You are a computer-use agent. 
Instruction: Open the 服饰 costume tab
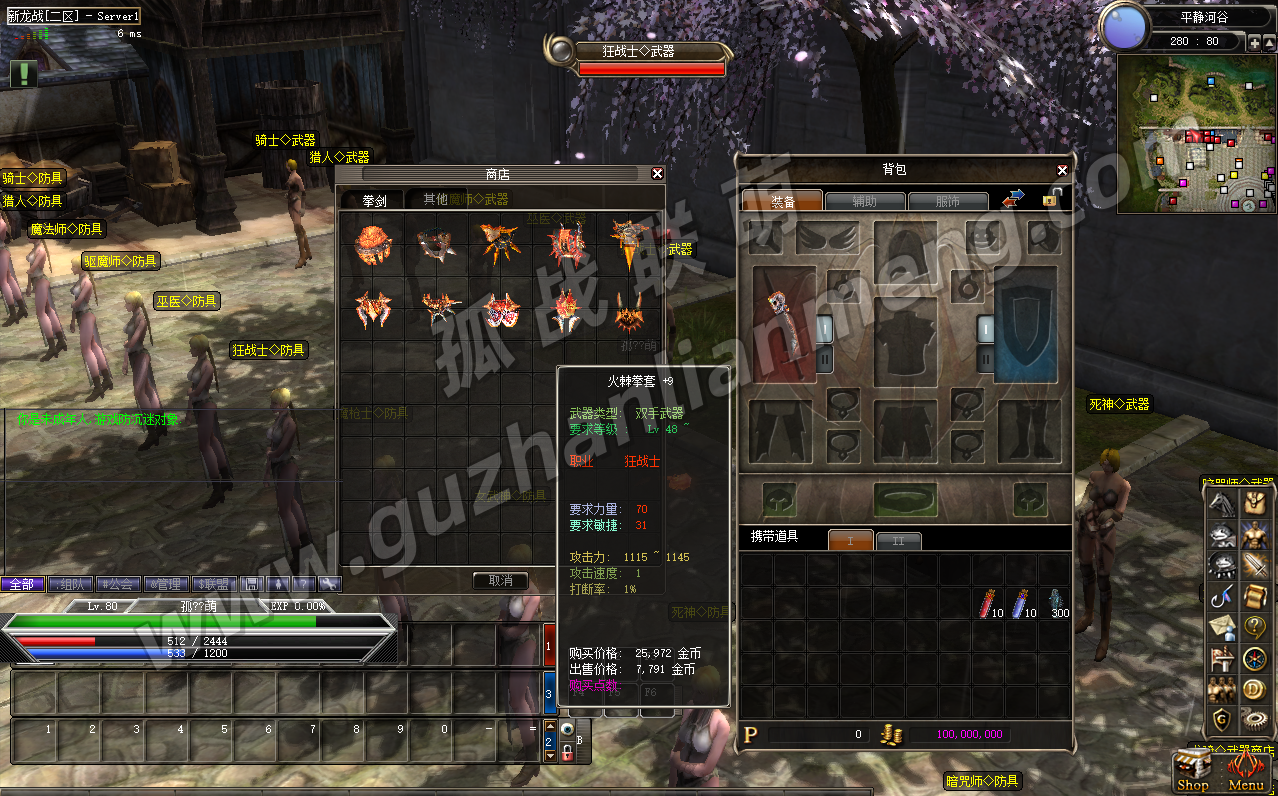pos(947,202)
